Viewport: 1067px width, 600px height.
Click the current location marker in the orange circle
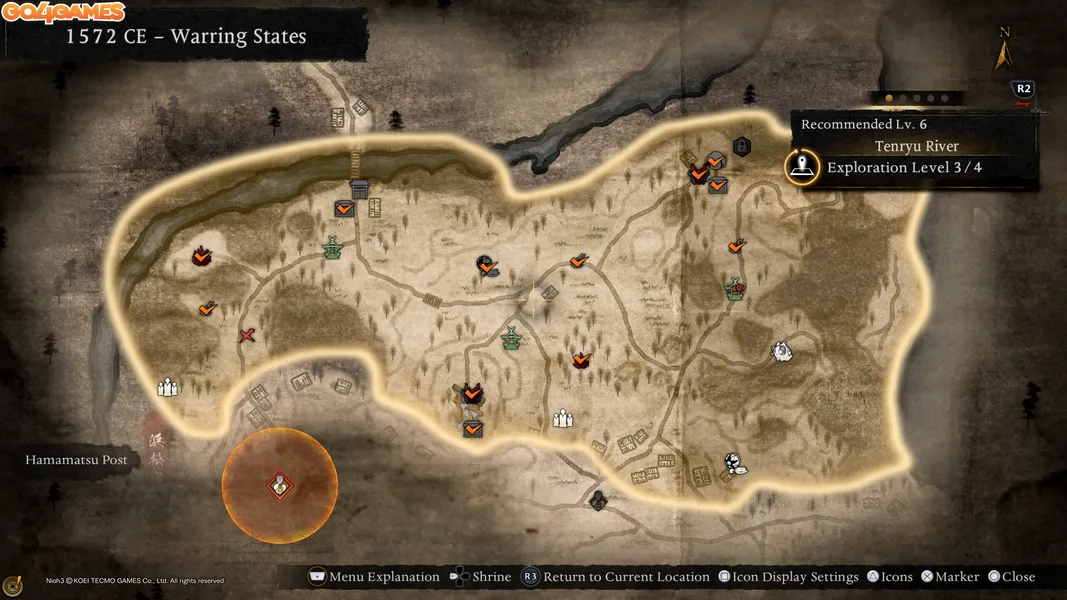[279, 486]
